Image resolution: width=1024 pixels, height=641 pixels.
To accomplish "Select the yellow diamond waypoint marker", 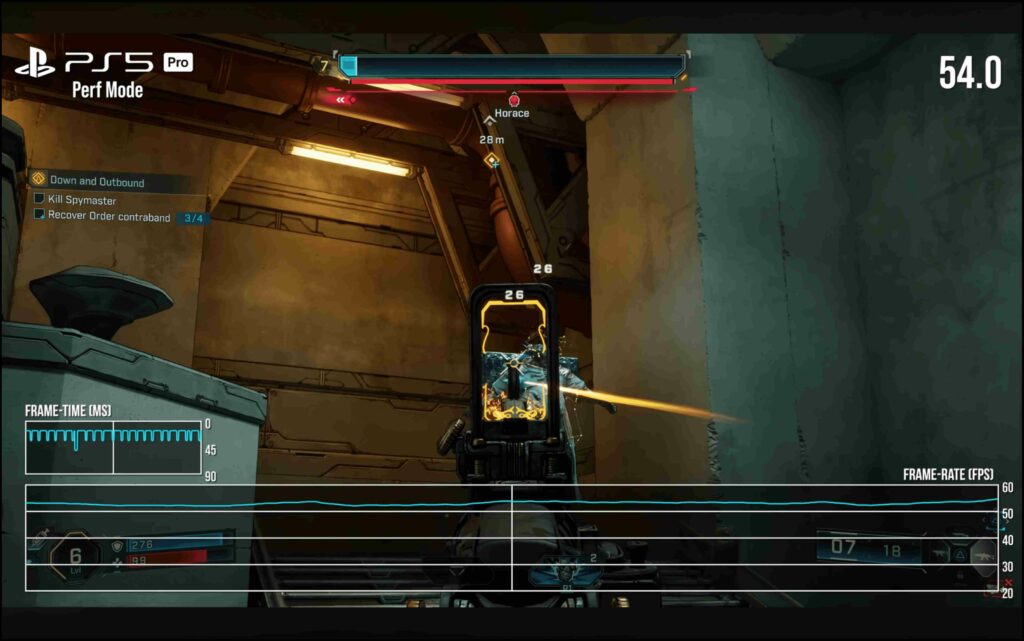I will pos(491,160).
